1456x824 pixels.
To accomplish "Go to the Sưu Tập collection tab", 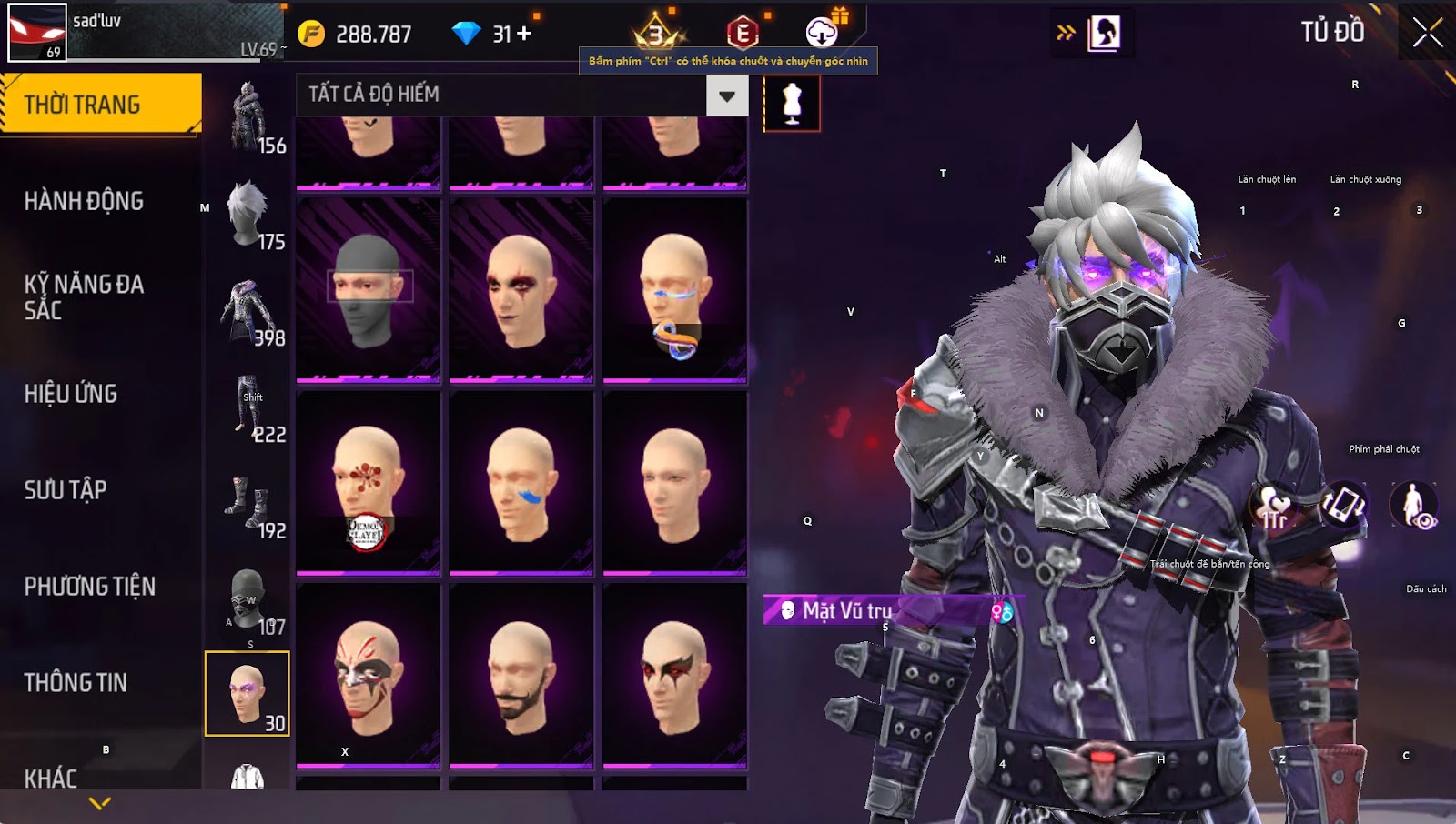I will coord(66,490).
